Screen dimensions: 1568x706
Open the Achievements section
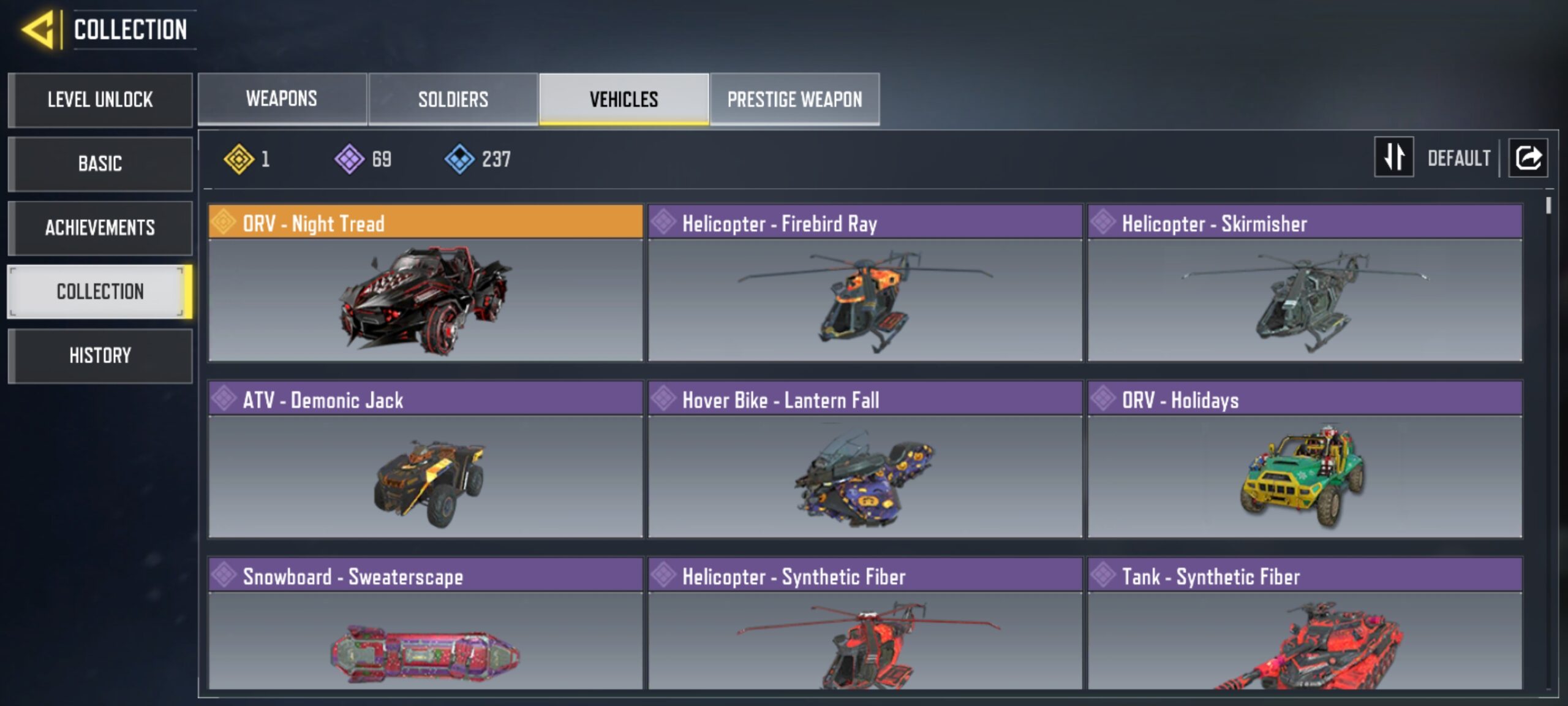100,227
